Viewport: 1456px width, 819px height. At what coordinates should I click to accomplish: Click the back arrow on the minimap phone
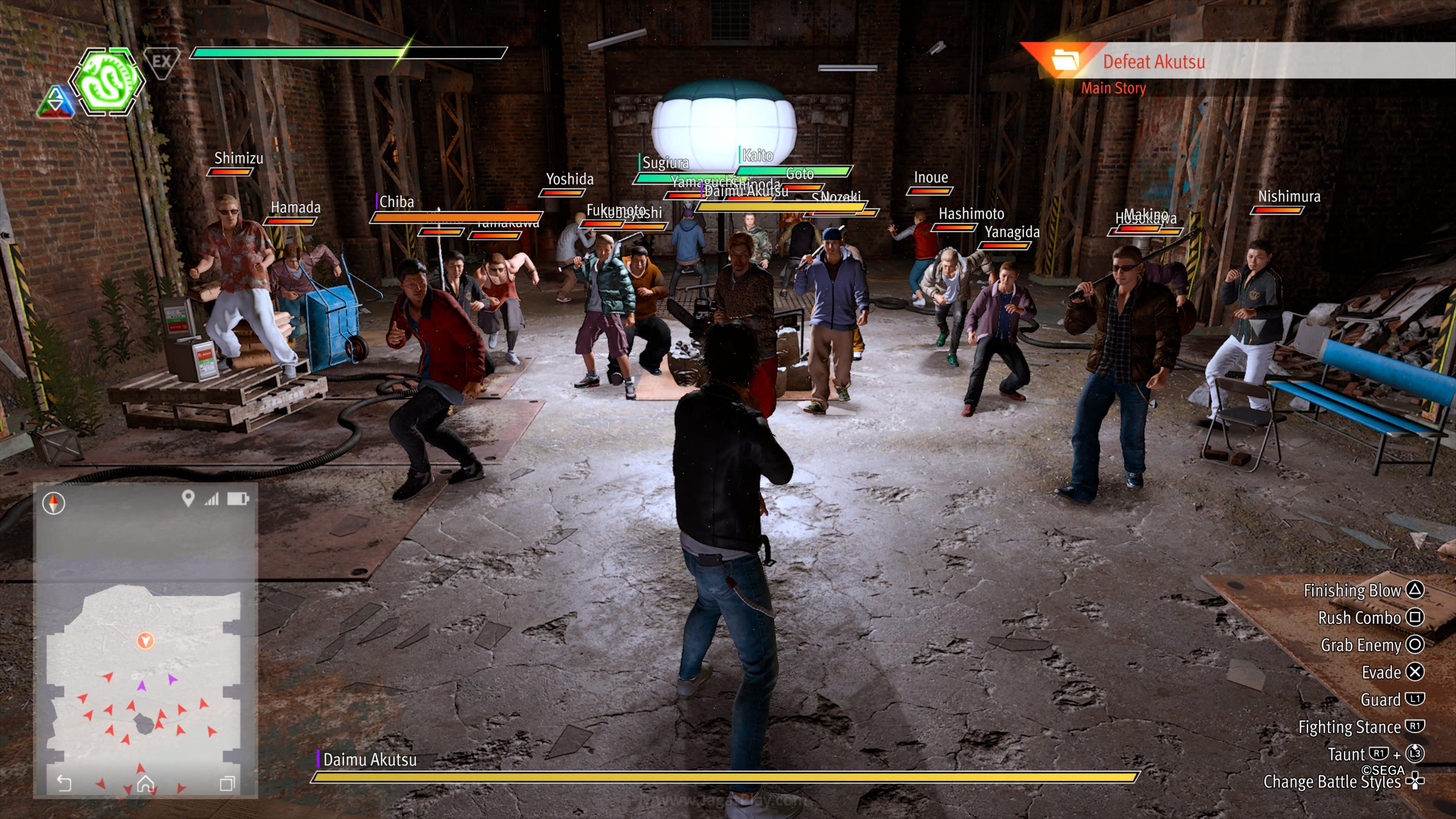pyautogui.click(x=64, y=783)
